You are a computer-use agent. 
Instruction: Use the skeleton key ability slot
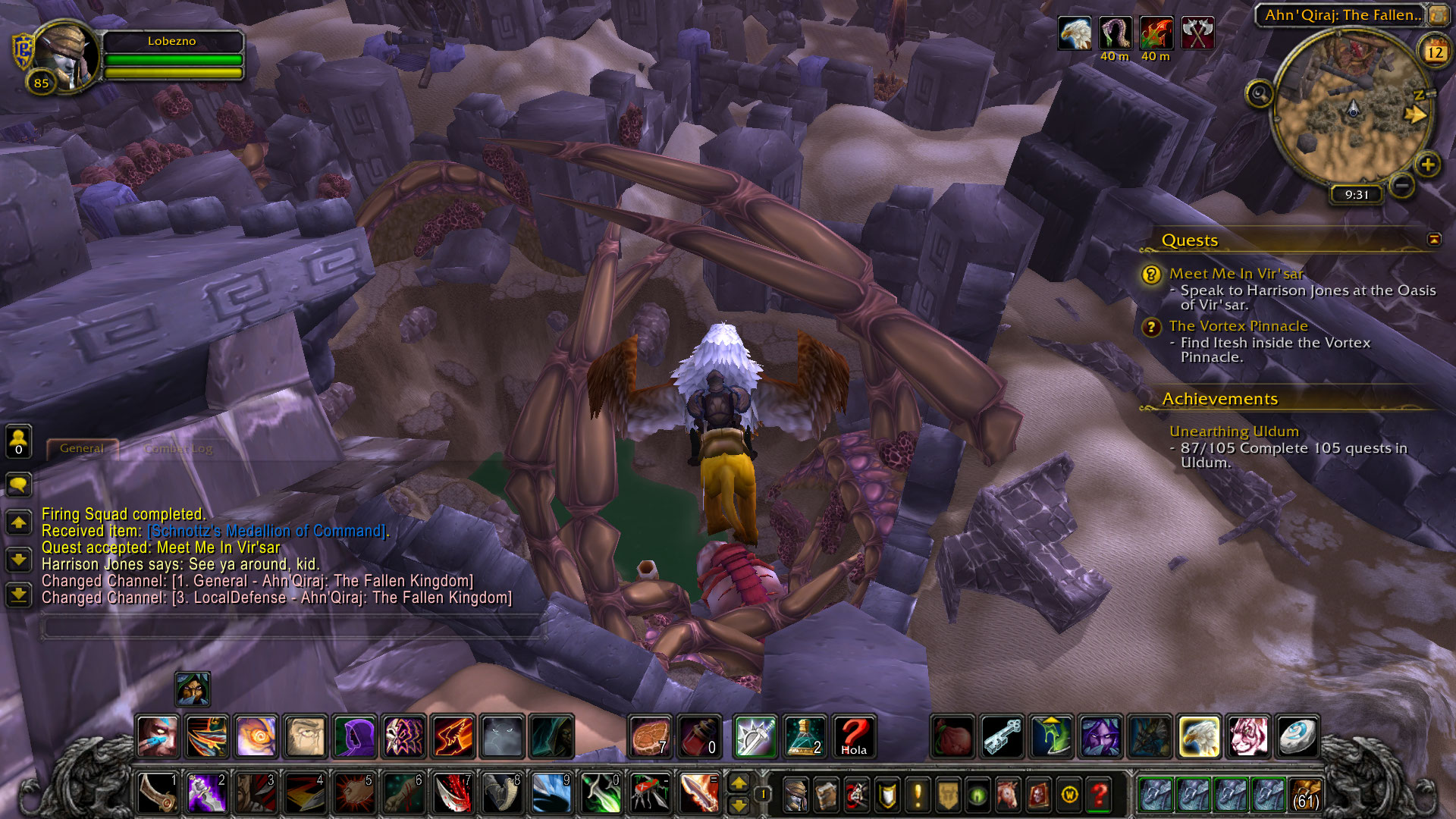pos(1003,736)
